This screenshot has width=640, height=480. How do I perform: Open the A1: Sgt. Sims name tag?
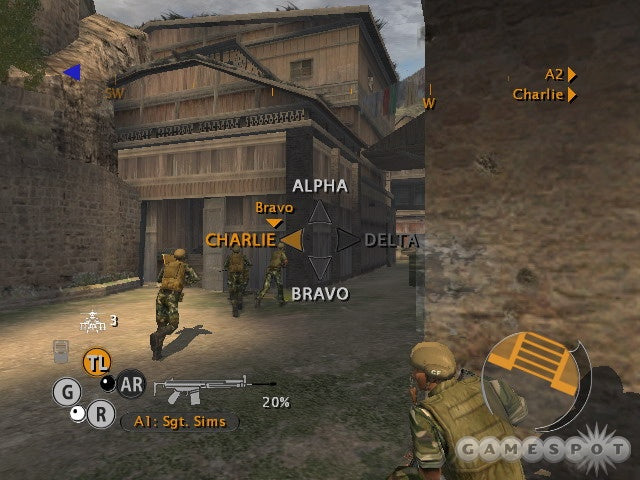point(179,422)
